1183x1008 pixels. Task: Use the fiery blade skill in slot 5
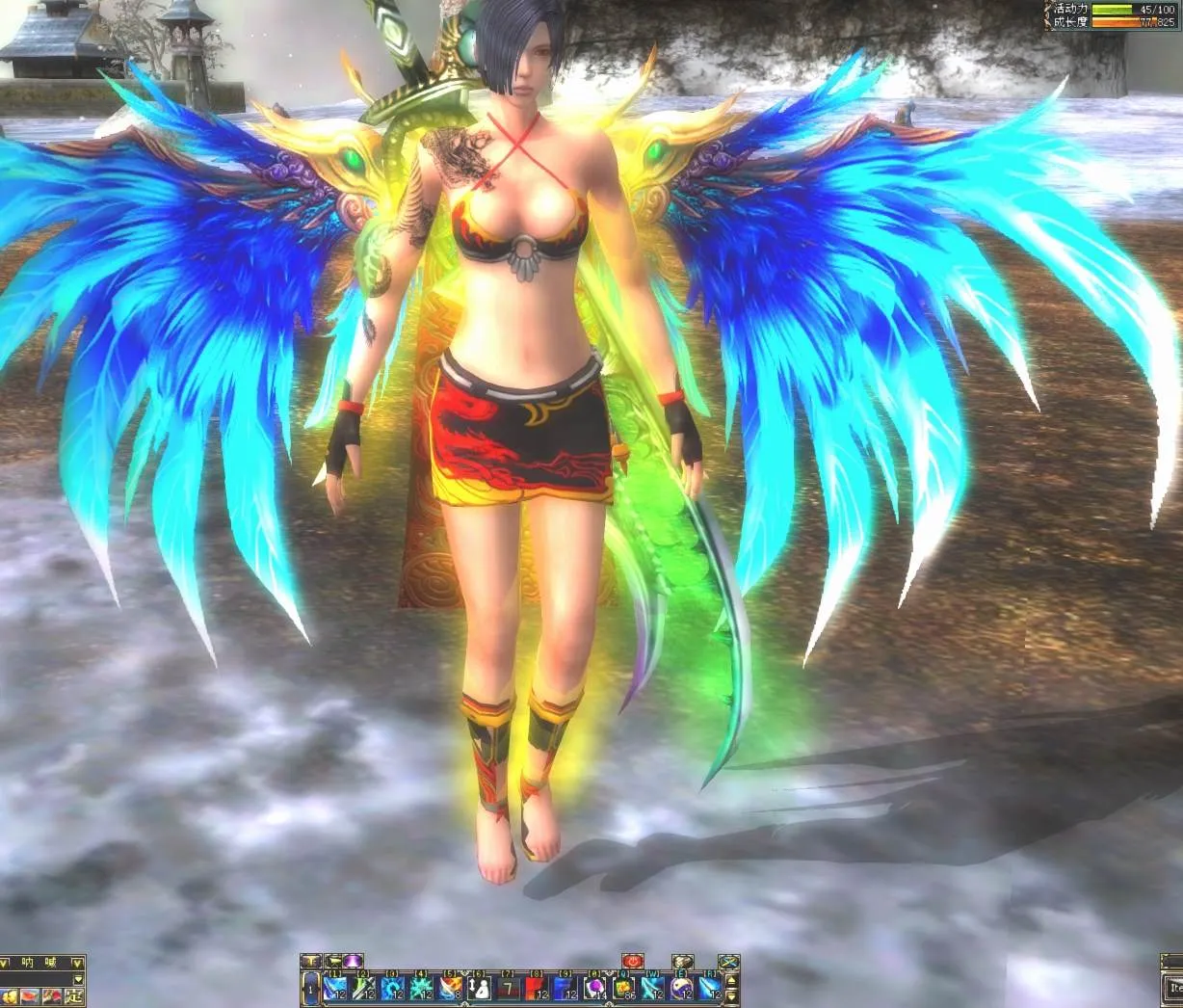tap(450, 989)
